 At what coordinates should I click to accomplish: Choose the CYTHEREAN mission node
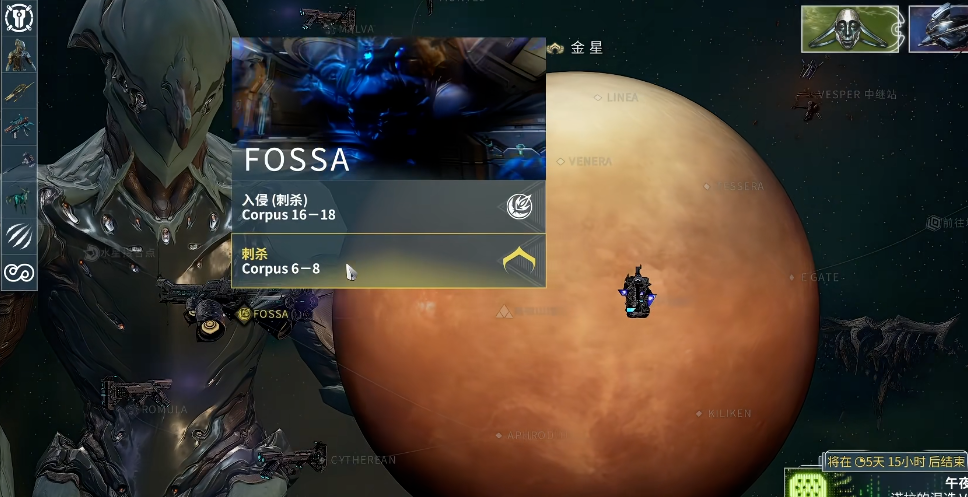click(323, 460)
